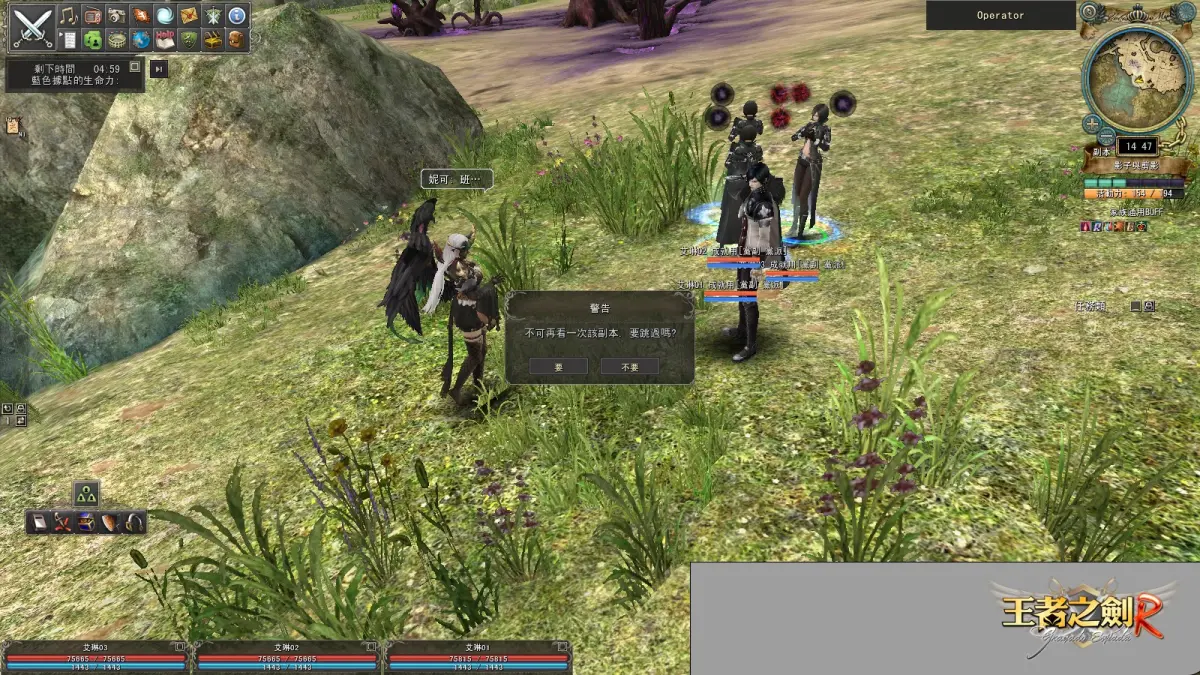Open the camera screenshot icon
The image size is (1200, 675).
[x=117, y=15]
